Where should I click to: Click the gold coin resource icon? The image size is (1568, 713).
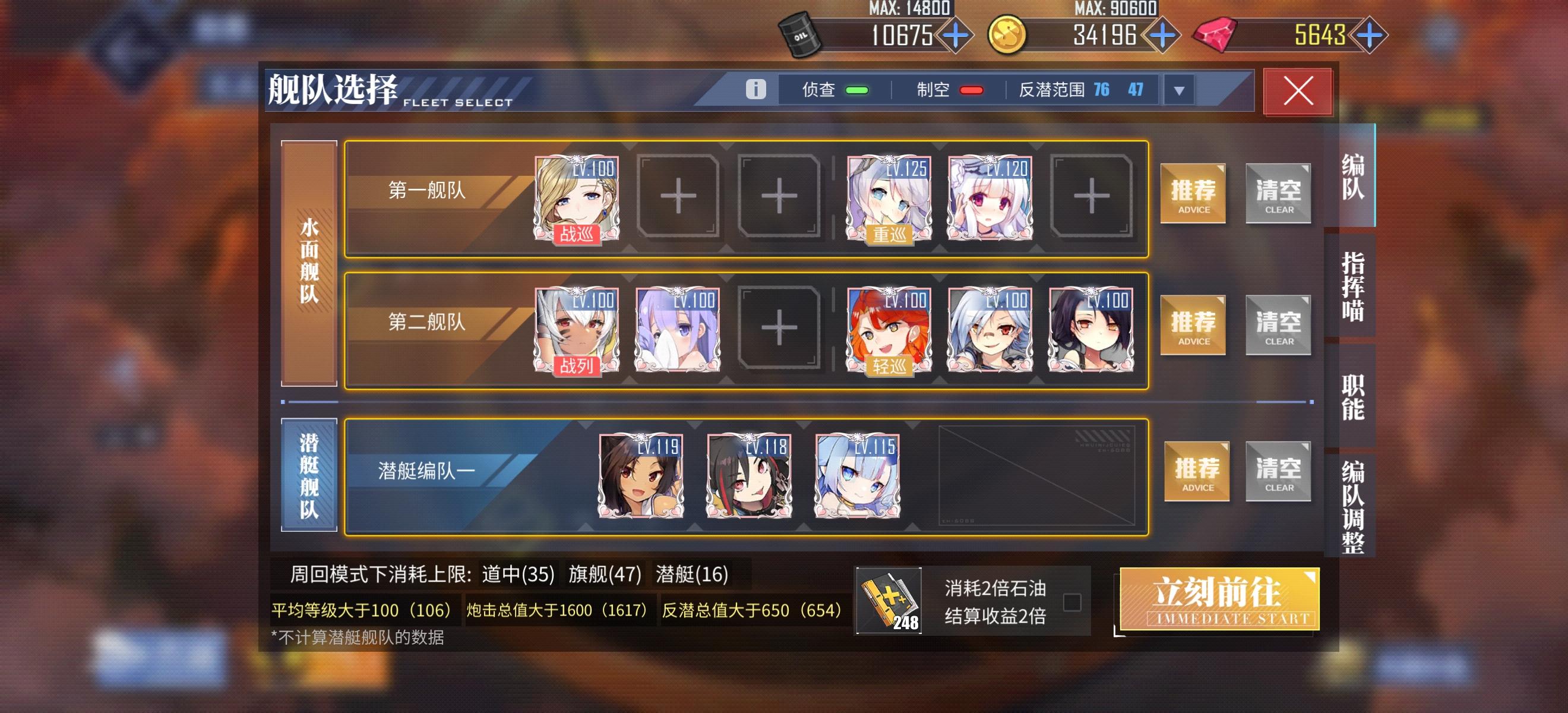pos(1007,34)
